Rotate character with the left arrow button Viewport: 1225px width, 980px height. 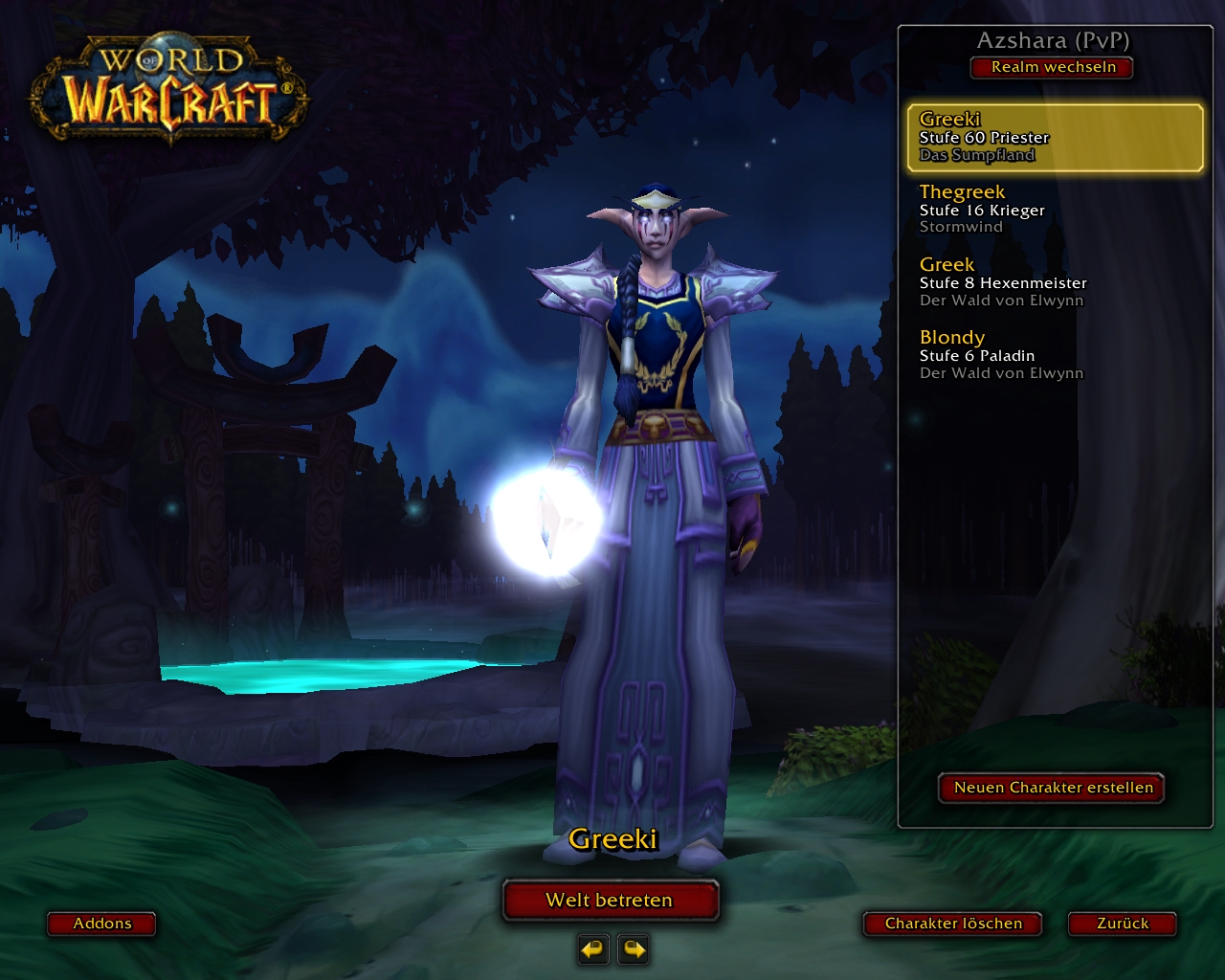pyautogui.click(x=593, y=949)
